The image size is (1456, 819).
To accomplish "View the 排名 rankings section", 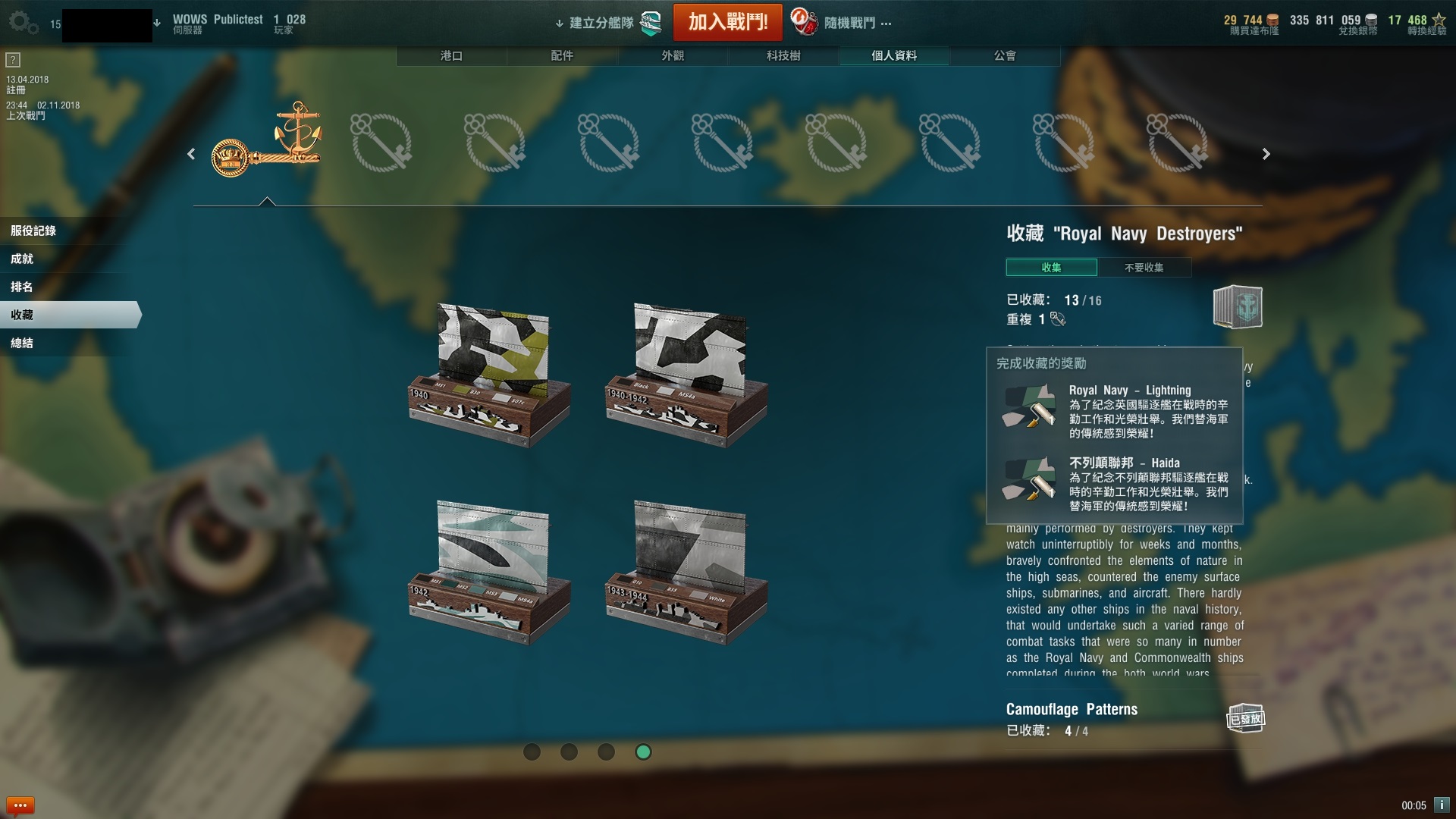I will [22, 287].
